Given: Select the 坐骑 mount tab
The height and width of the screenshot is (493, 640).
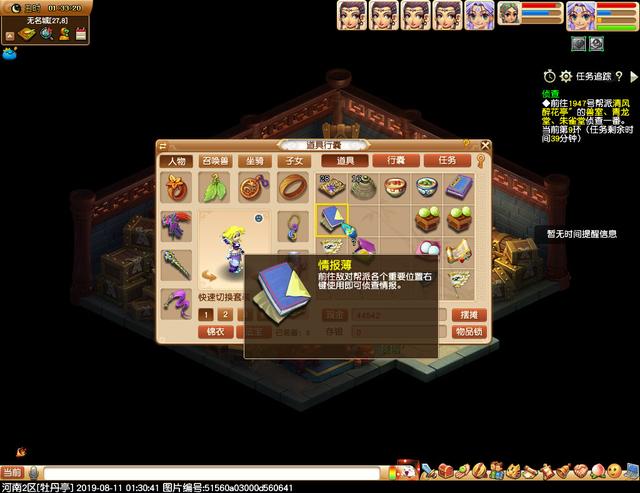Looking at the screenshot, I should 254,161.
